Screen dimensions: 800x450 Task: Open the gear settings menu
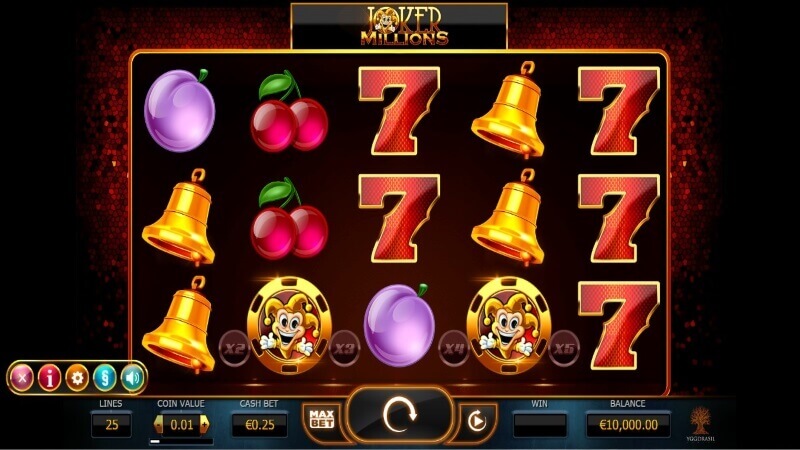[77, 377]
